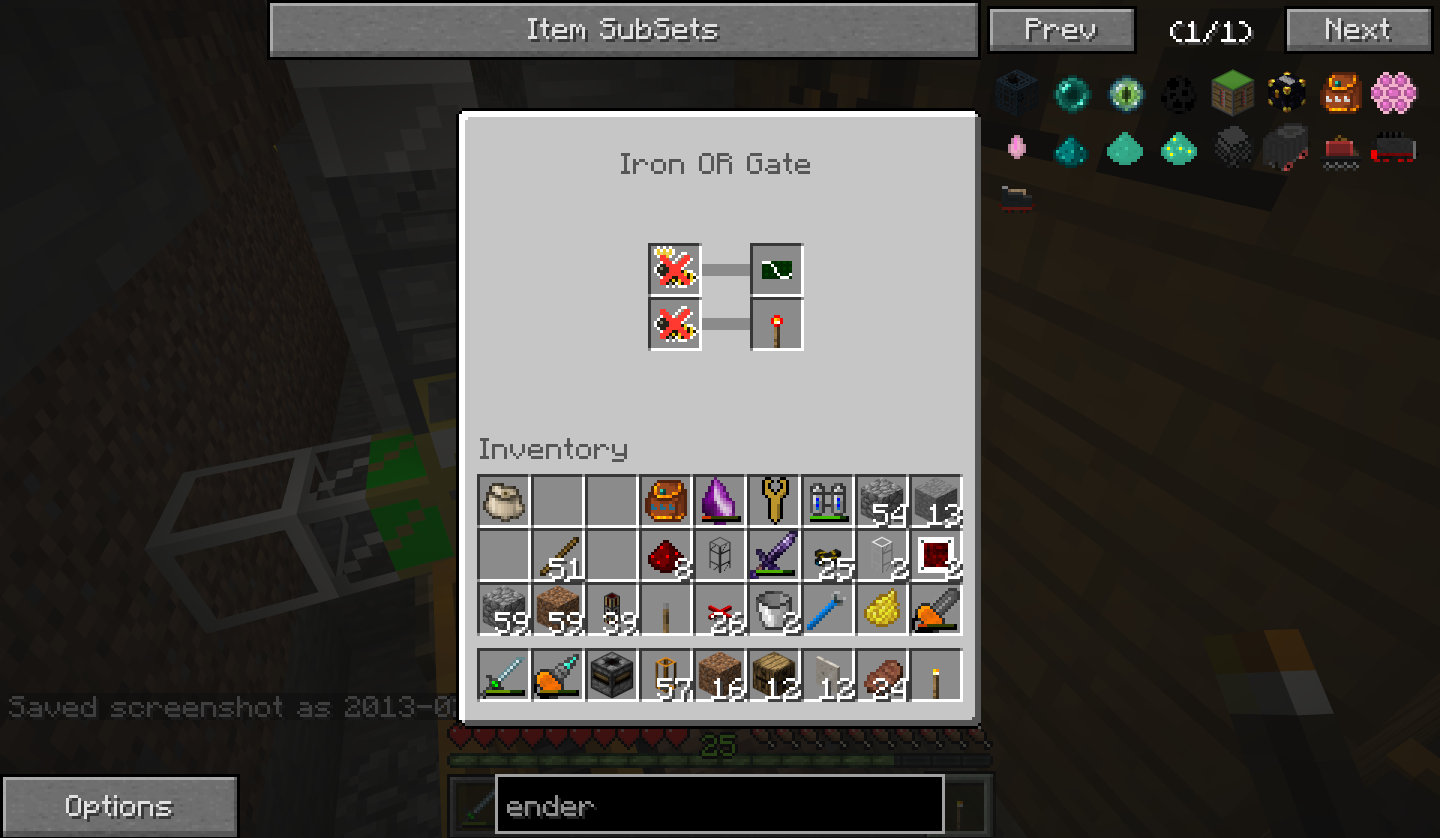Select the grass-topped block in item list
The height and width of the screenshot is (838, 1440).
[1232, 95]
